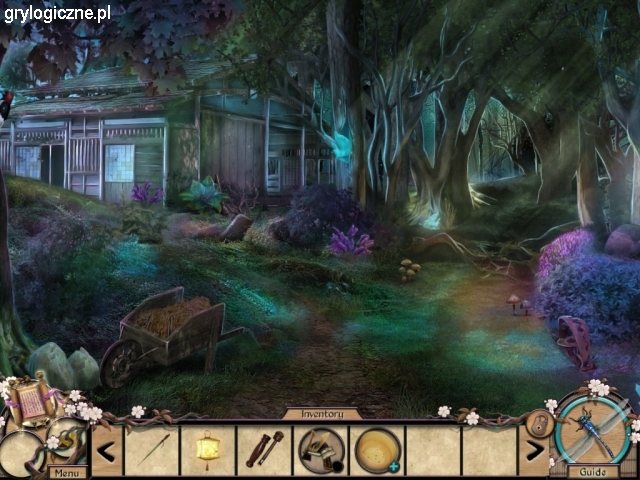This screenshot has width=640, height=480.
Task: Select the round-framed item beside the pestle
Action: tap(321, 450)
